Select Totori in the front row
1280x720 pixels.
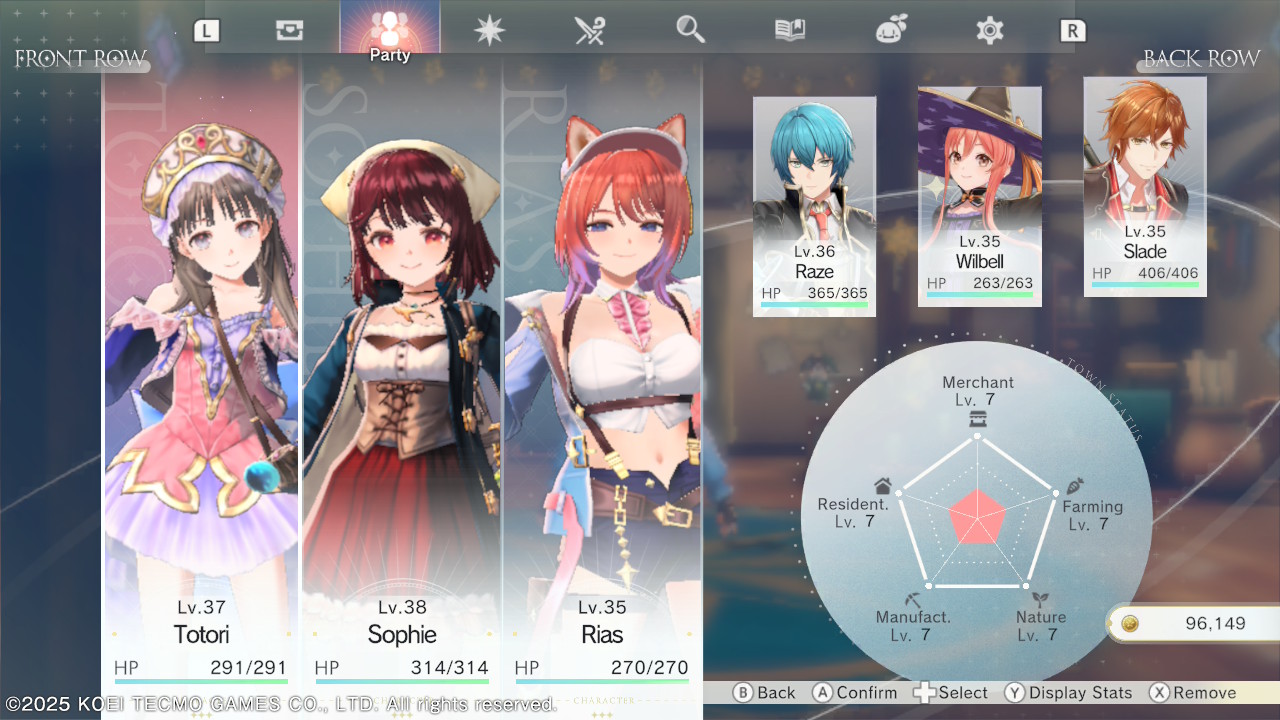pos(201,380)
